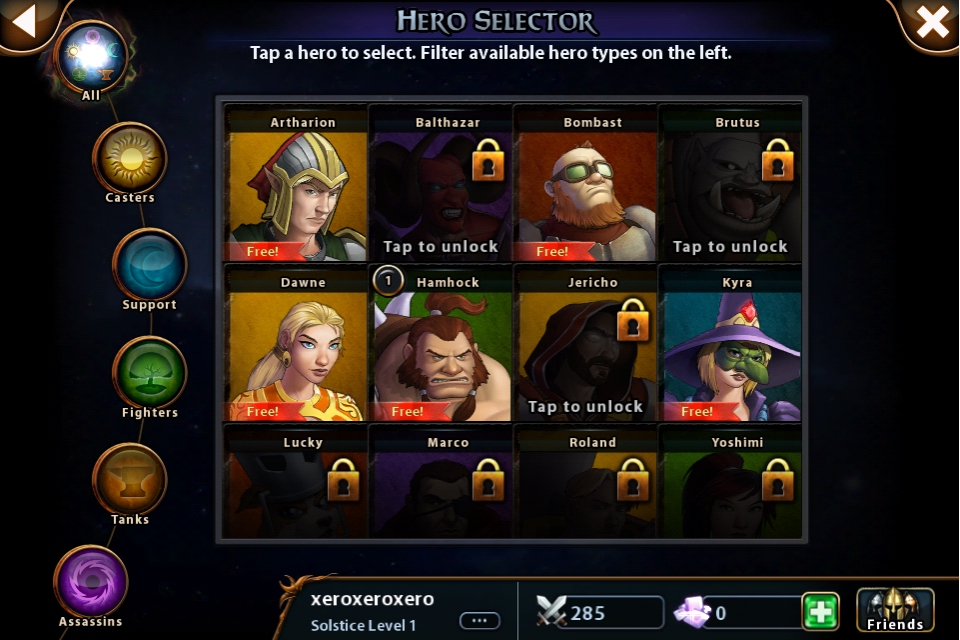The width and height of the screenshot is (960, 640).
Task: Go back using the arrow button
Action: point(24,21)
